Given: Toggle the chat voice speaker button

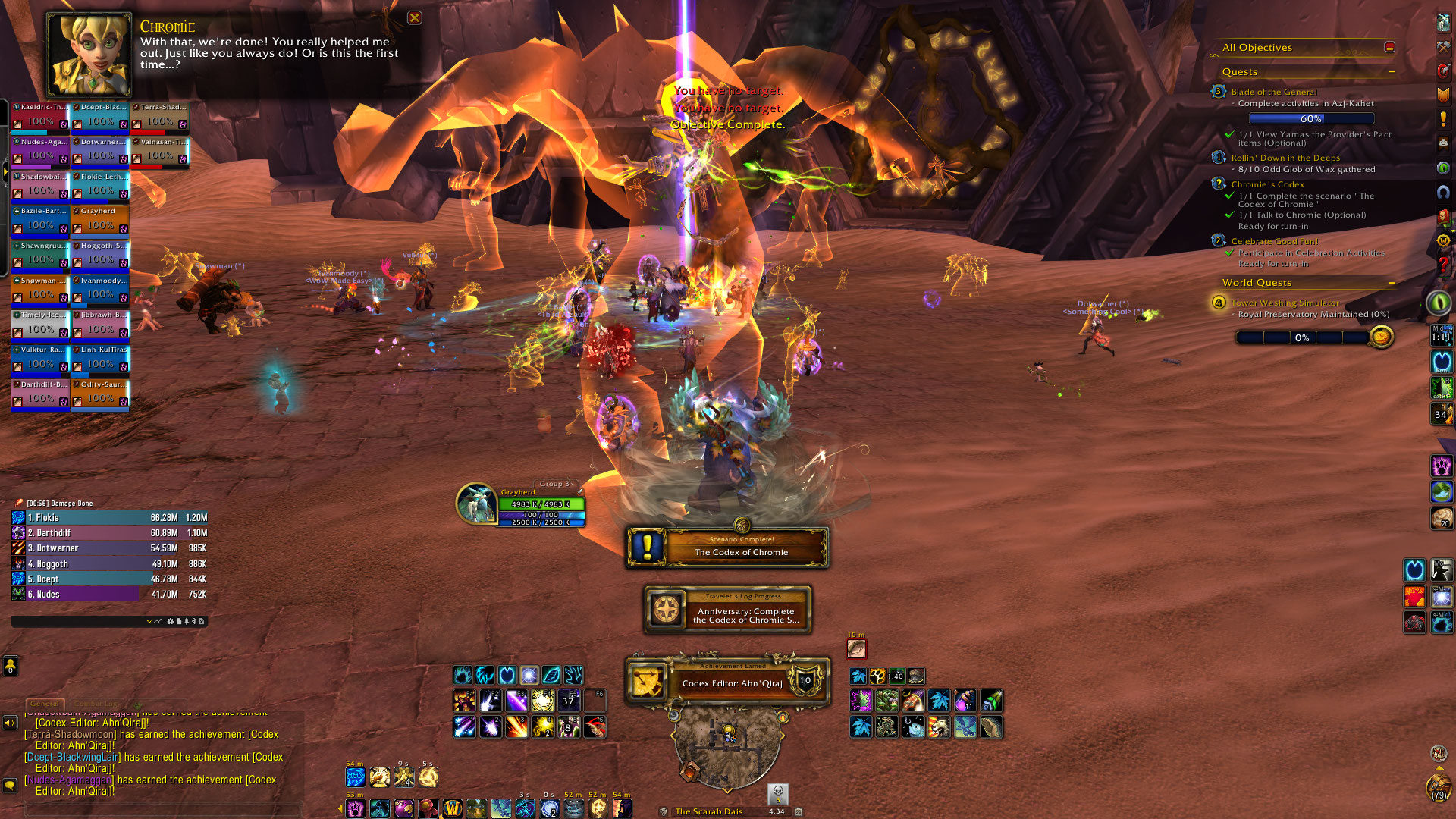Looking at the screenshot, I should coord(10,723).
